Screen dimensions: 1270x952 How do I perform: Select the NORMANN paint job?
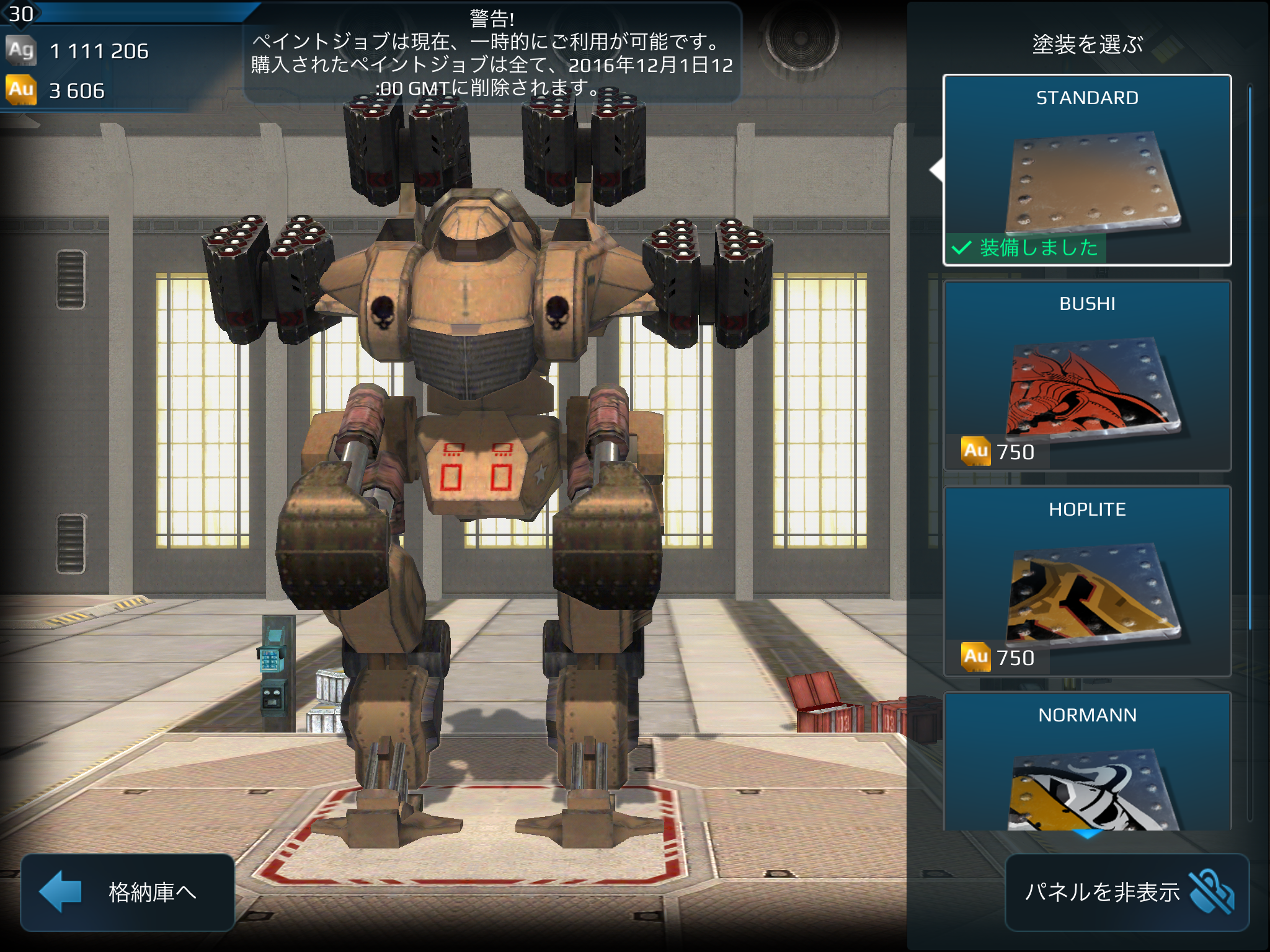(x=1086, y=762)
